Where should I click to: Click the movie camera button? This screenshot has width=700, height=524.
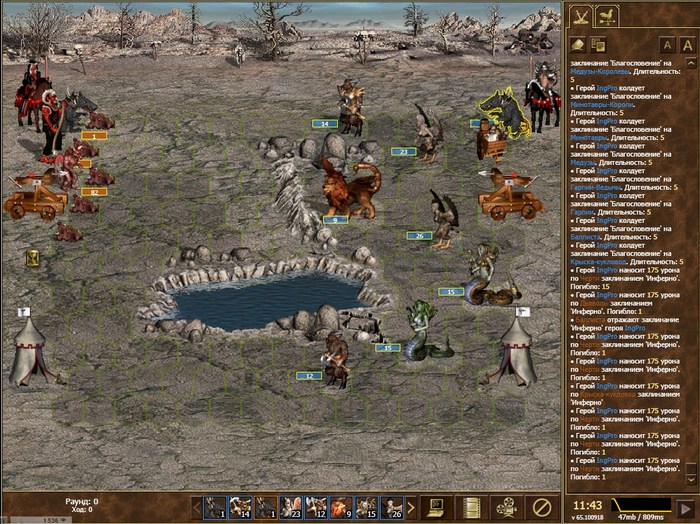505,506
